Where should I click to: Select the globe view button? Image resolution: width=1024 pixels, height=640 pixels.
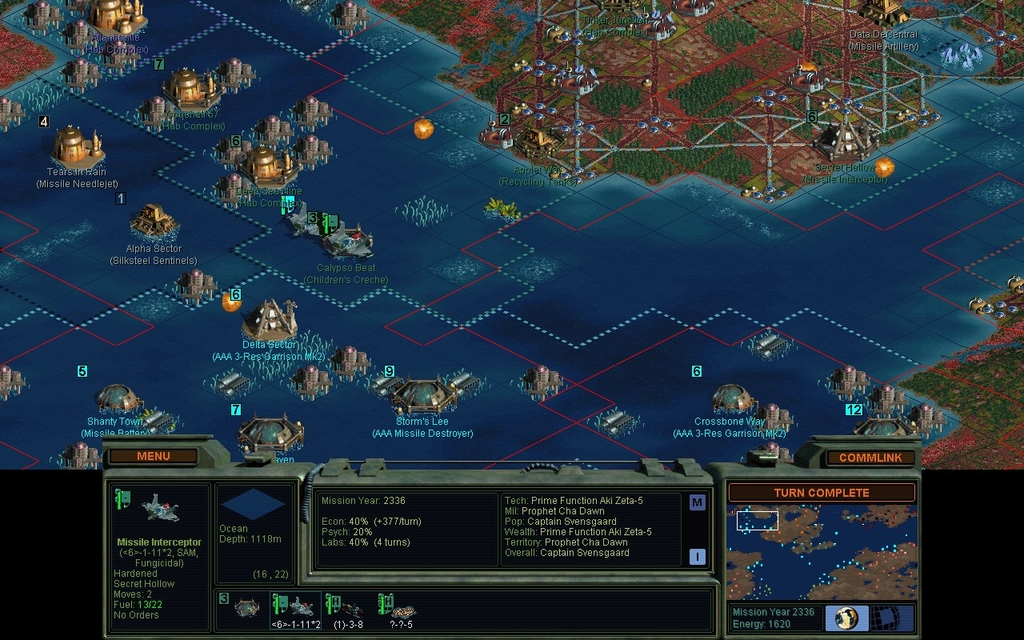click(x=847, y=617)
